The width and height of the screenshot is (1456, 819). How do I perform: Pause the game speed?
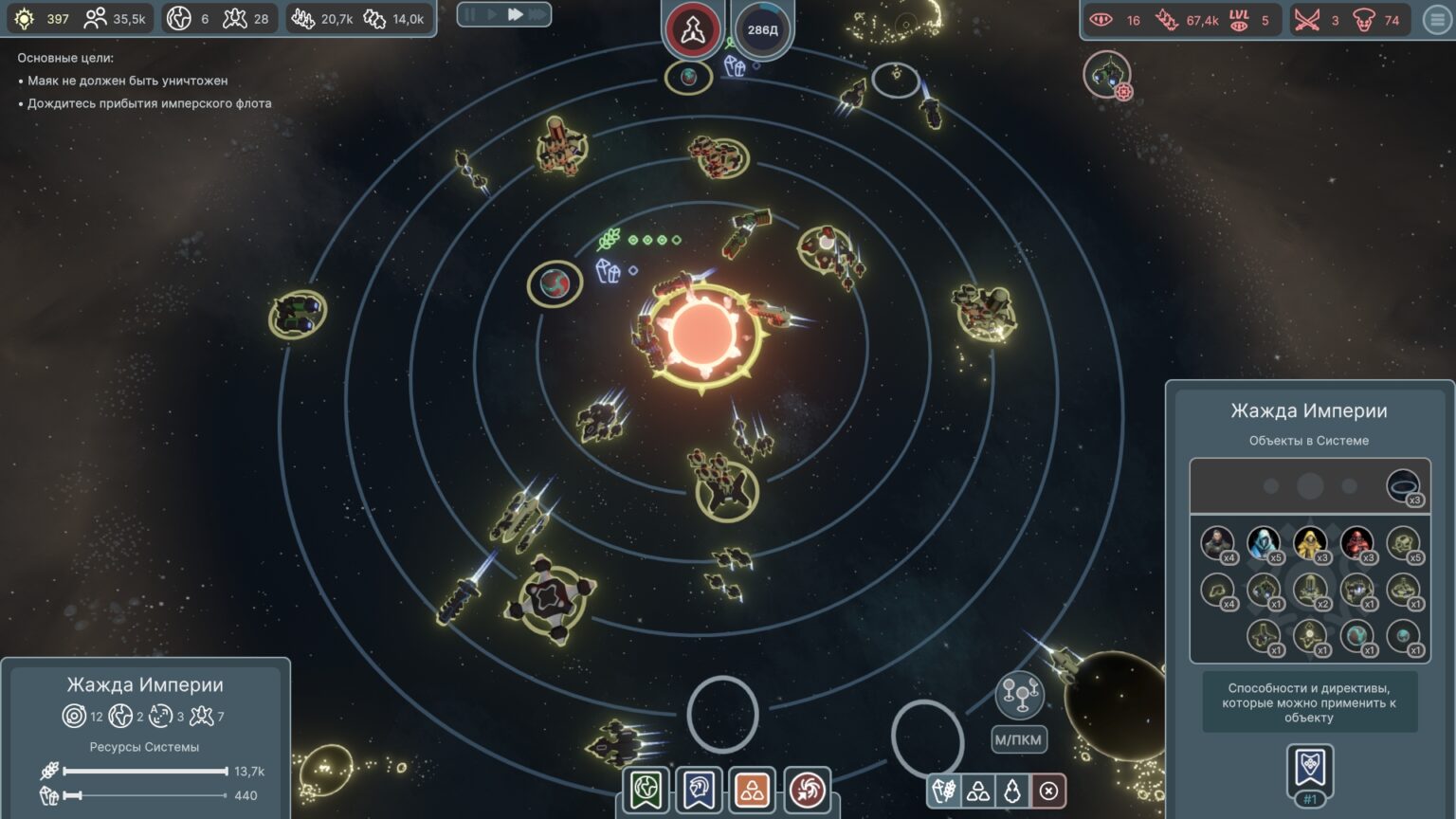click(470, 15)
